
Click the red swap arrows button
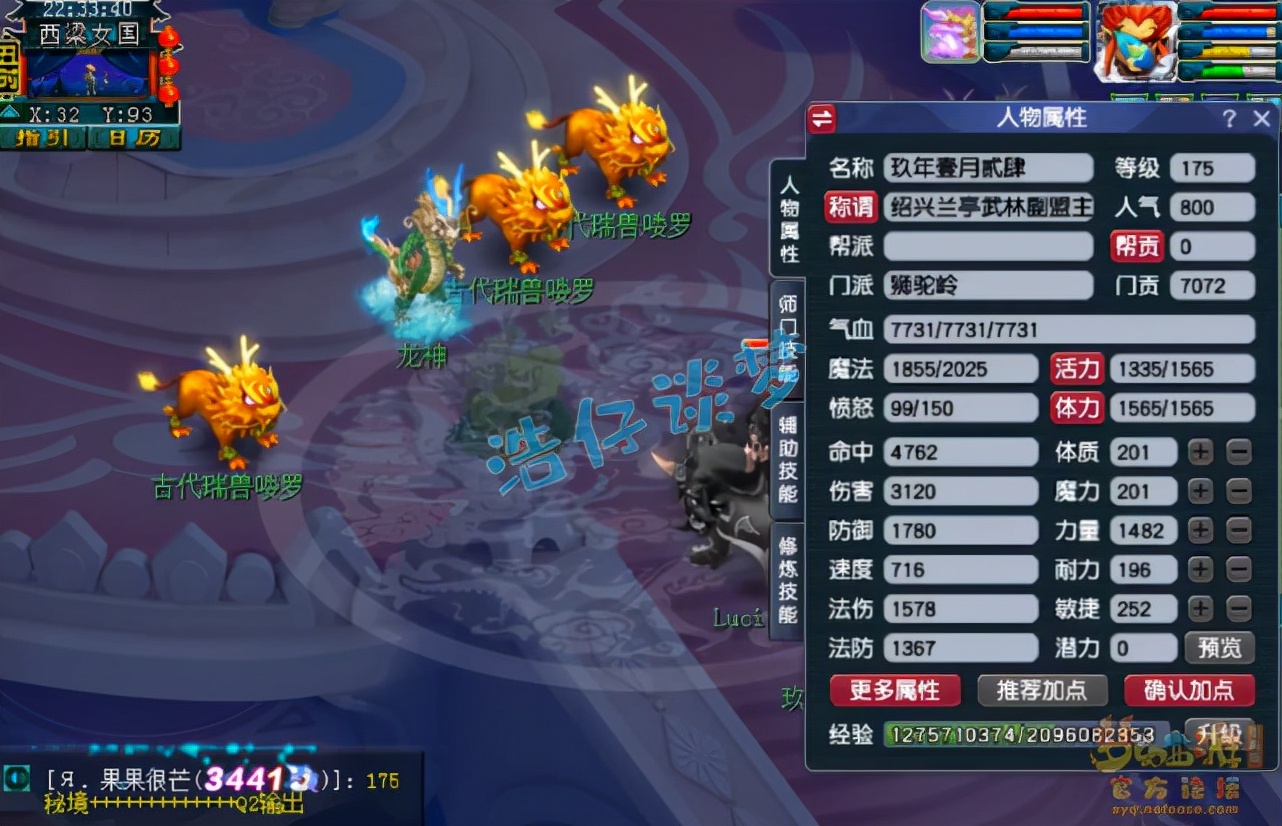pos(822,119)
